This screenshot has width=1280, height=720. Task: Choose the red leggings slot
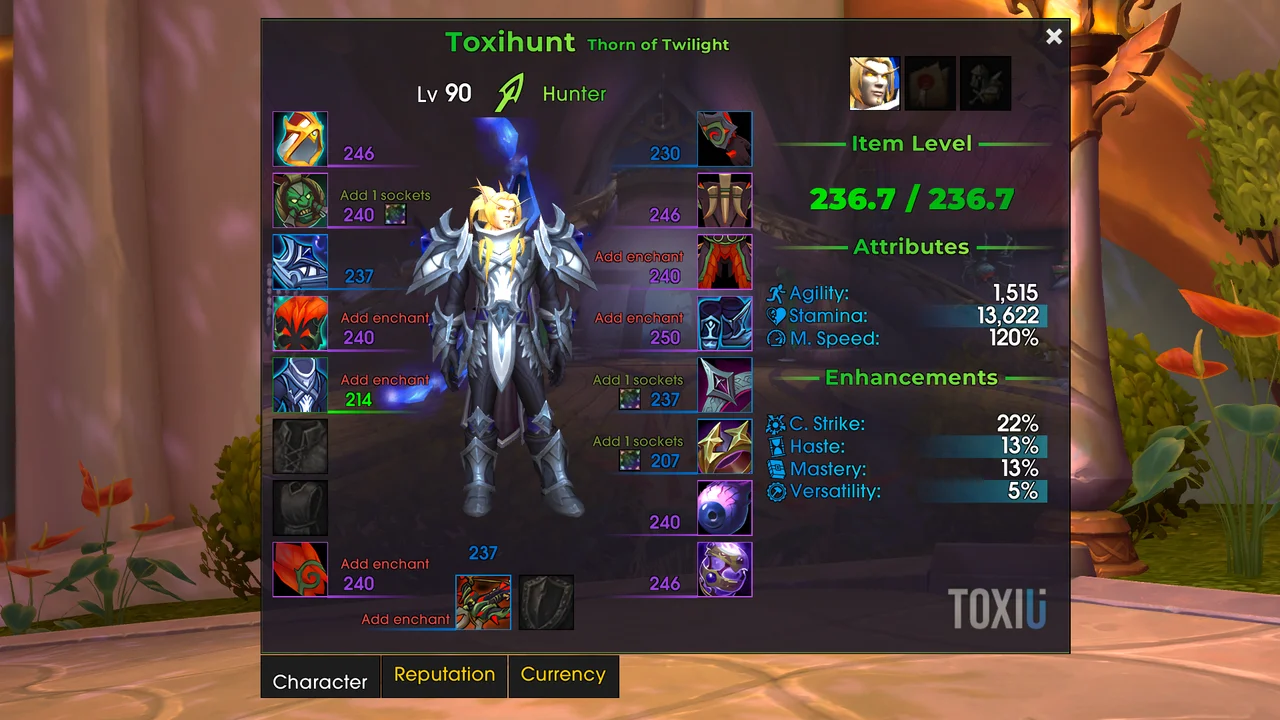(x=724, y=262)
